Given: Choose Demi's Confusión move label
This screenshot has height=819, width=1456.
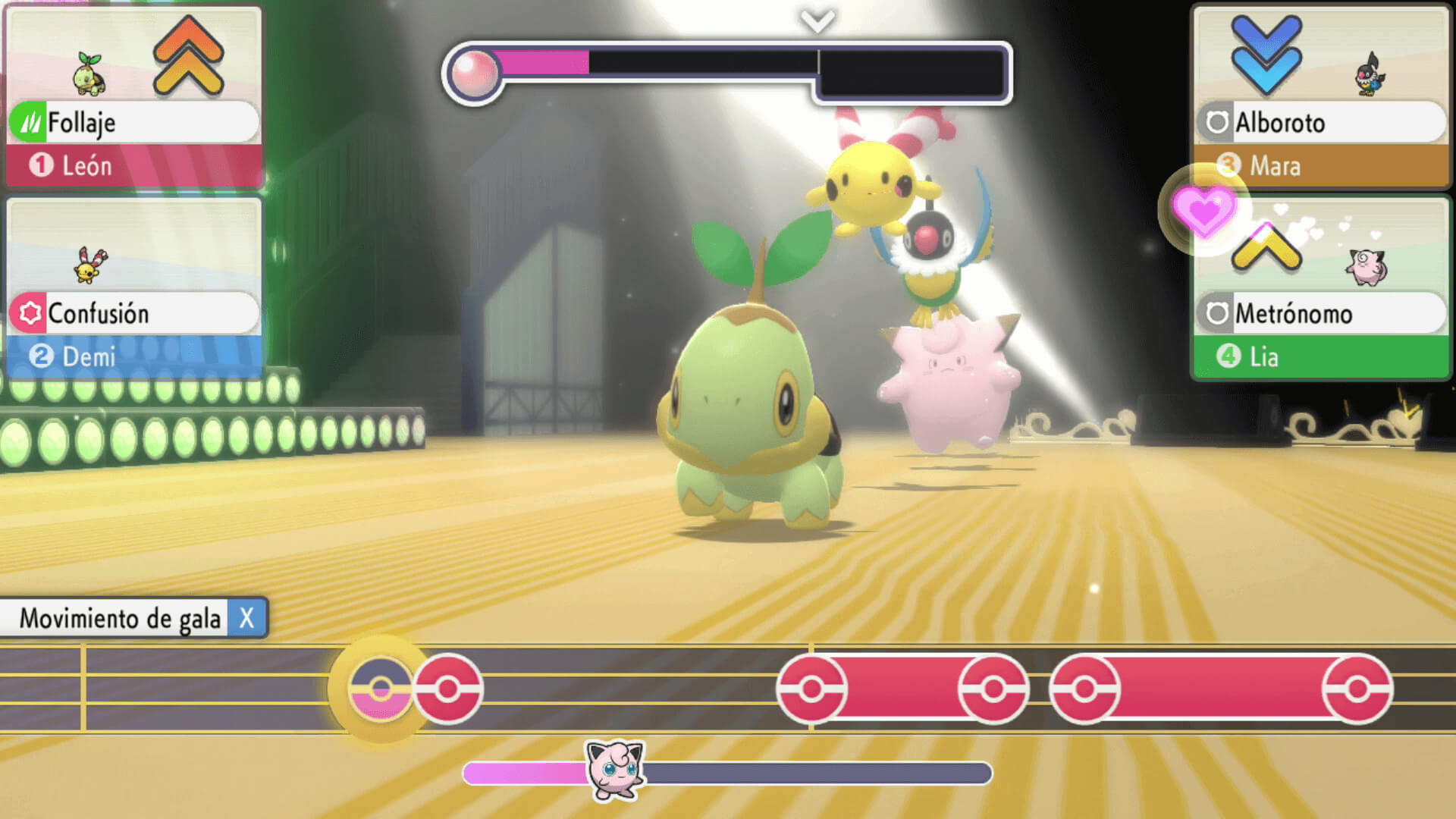Looking at the screenshot, I should [x=133, y=313].
